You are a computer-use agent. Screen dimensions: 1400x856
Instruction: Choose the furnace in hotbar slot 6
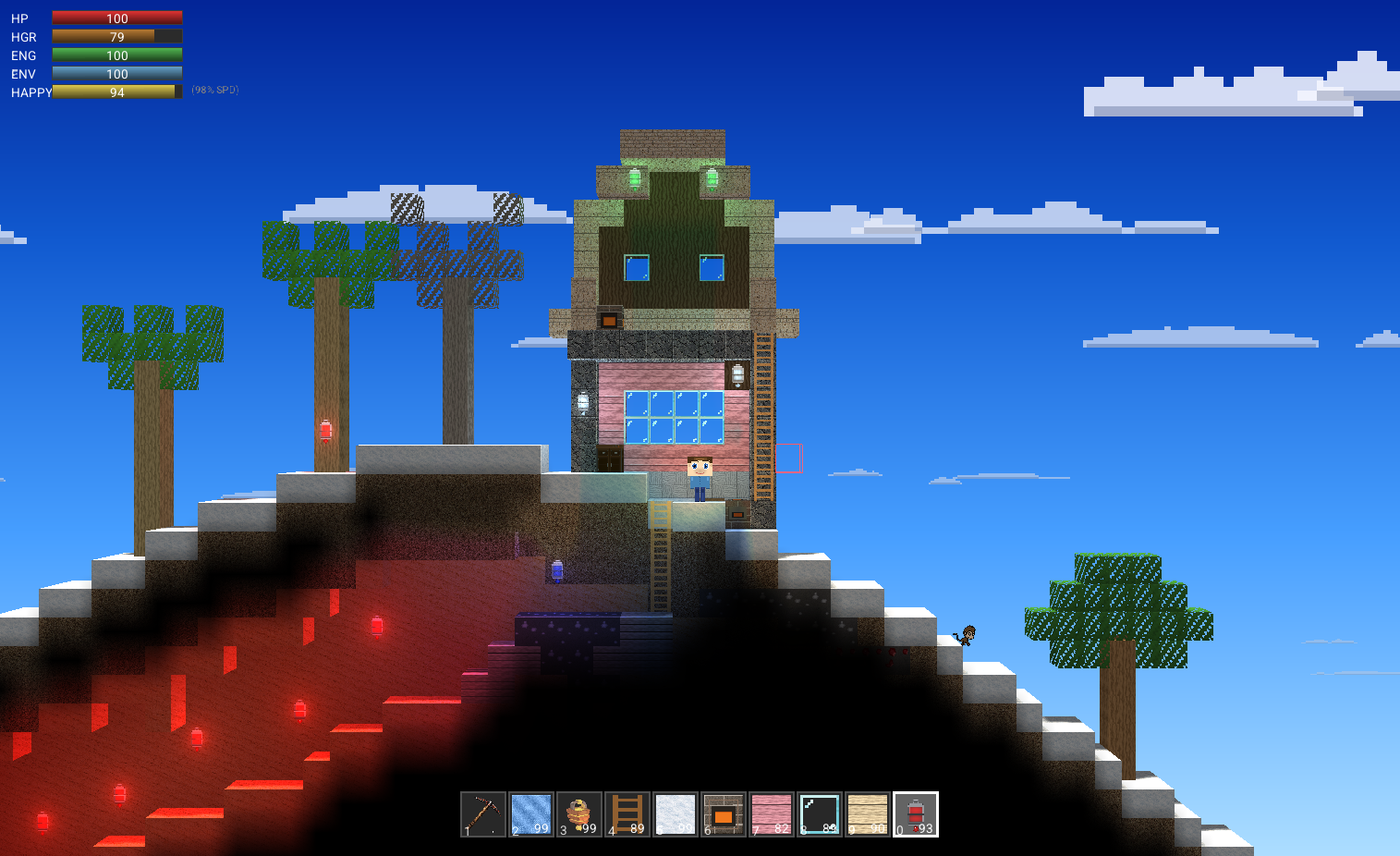tap(724, 814)
